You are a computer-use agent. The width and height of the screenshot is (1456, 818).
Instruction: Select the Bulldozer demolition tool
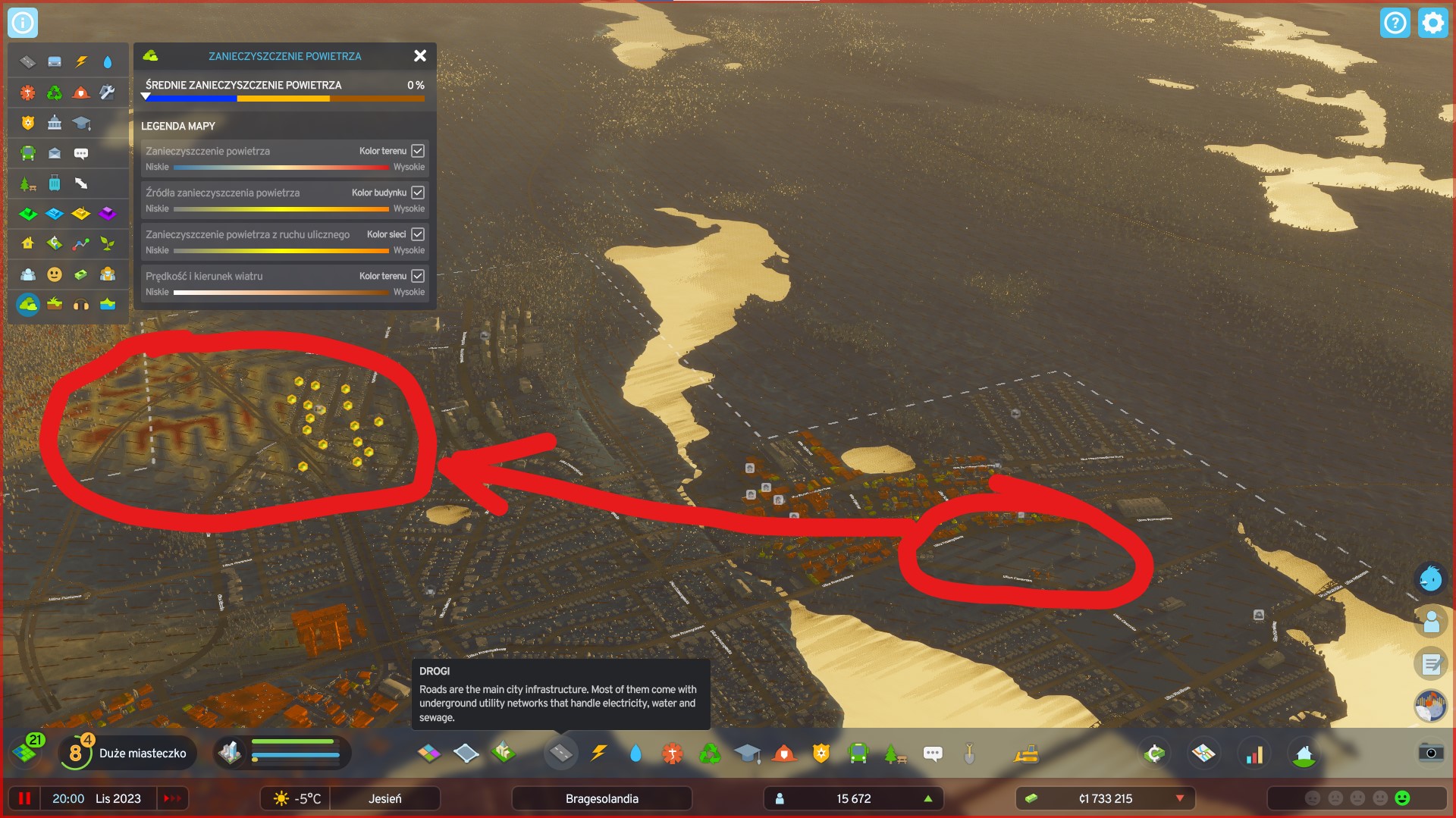point(1026,753)
